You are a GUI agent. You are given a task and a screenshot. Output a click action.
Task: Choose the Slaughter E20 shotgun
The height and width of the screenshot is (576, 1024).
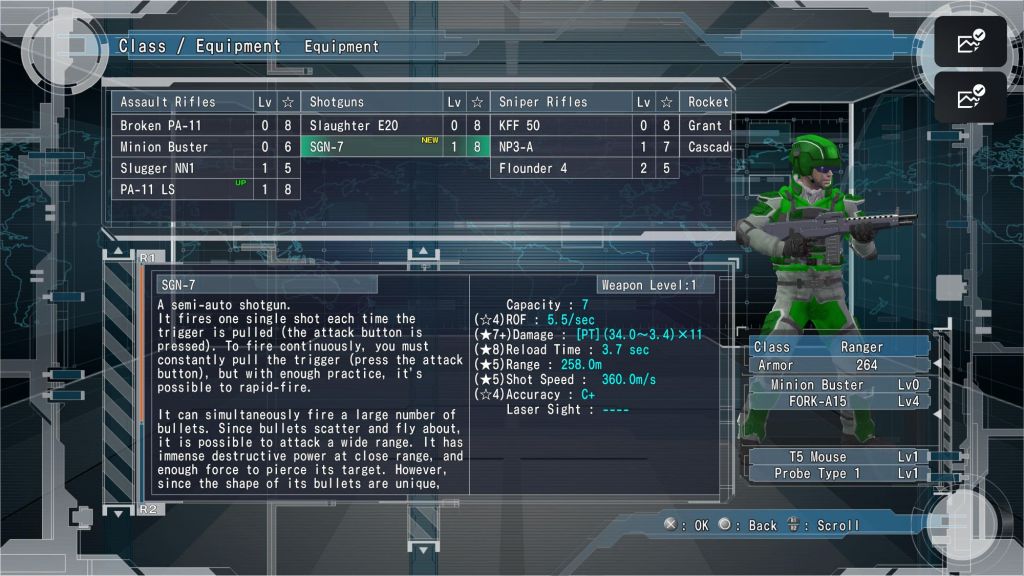371,126
